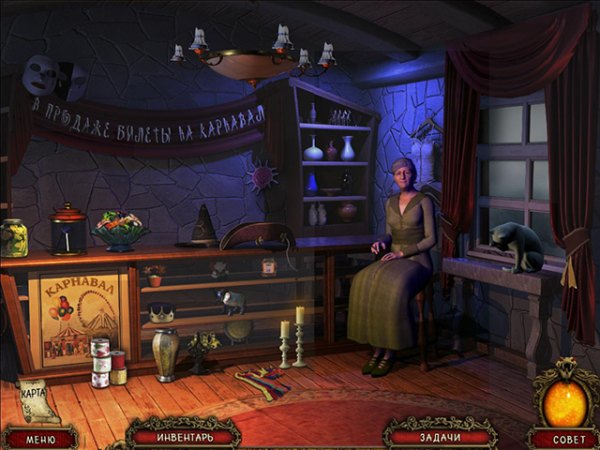The image size is (600, 450).
Task: Open the ЗАДАЧИ task list
Action: (440, 436)
